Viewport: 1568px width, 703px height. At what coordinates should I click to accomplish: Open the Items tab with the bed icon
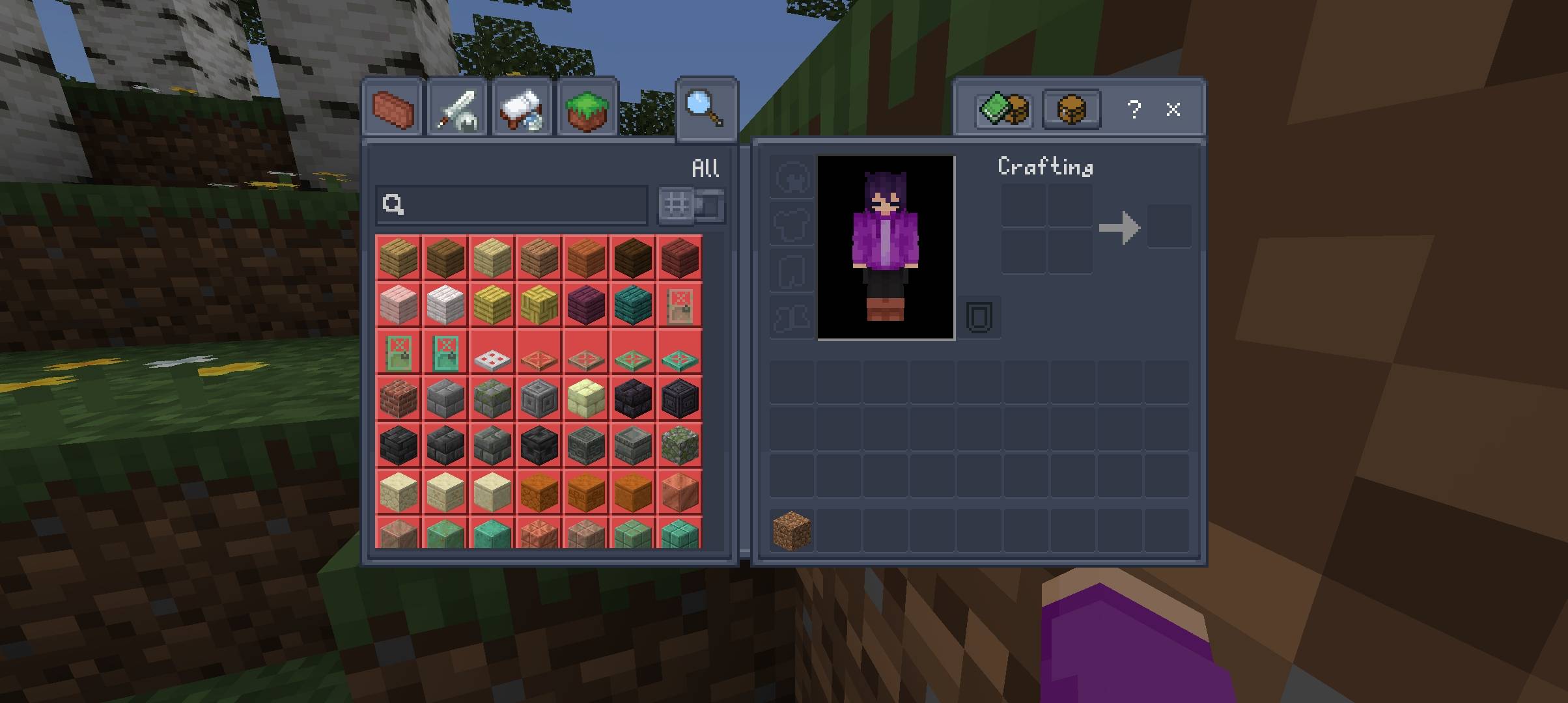(521, 108)
